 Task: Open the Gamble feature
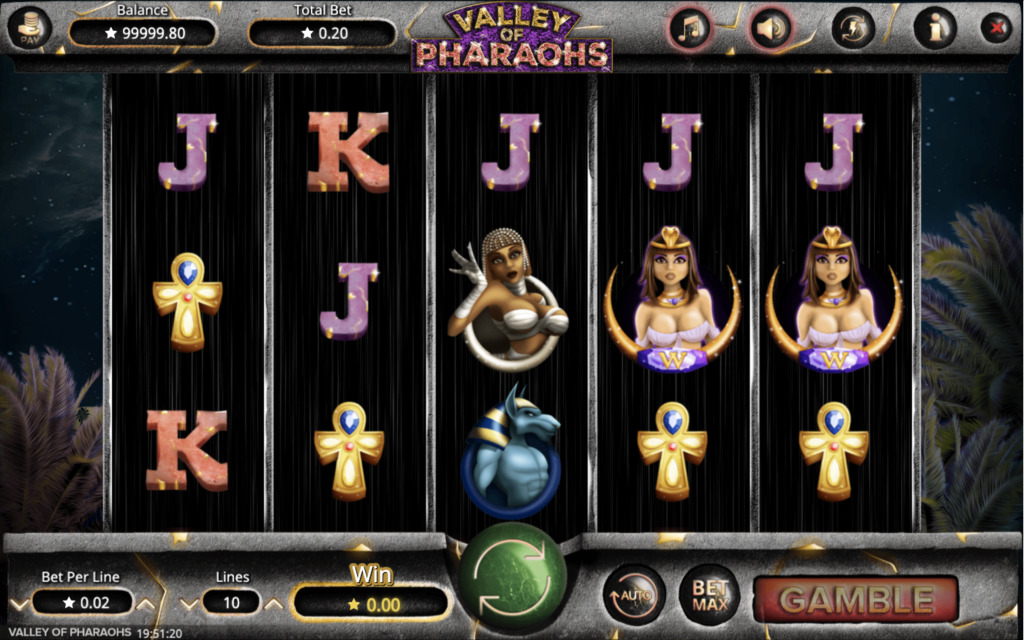pyautogui.click(x=856, y=599)
